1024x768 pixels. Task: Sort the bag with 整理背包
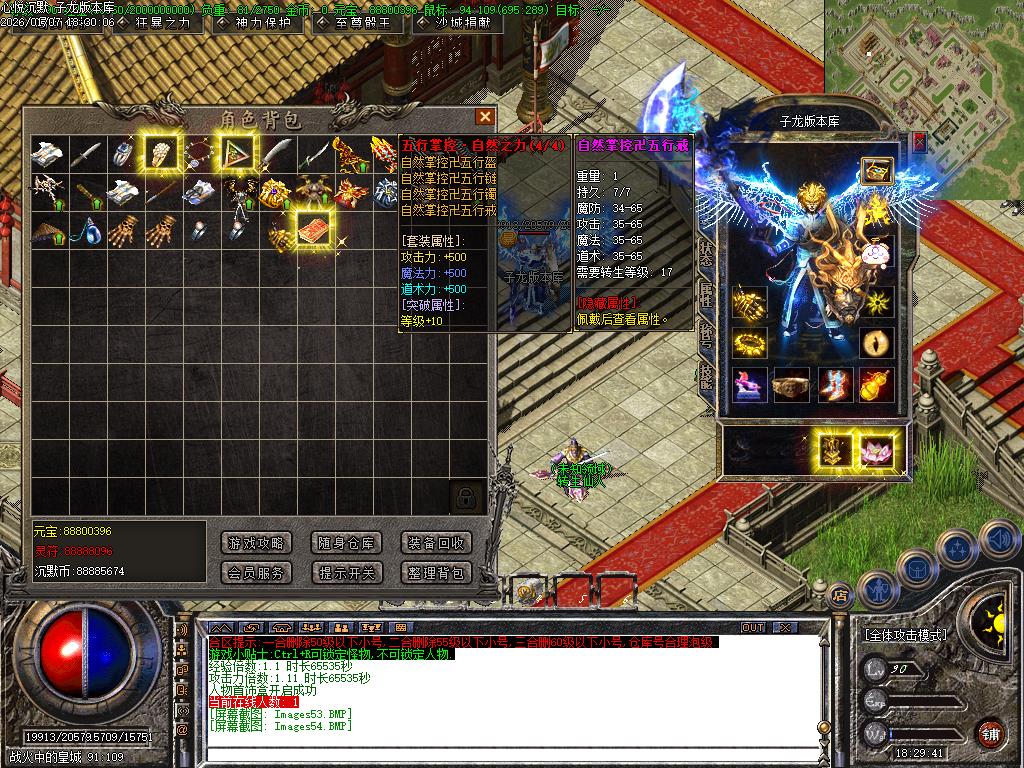435,573
